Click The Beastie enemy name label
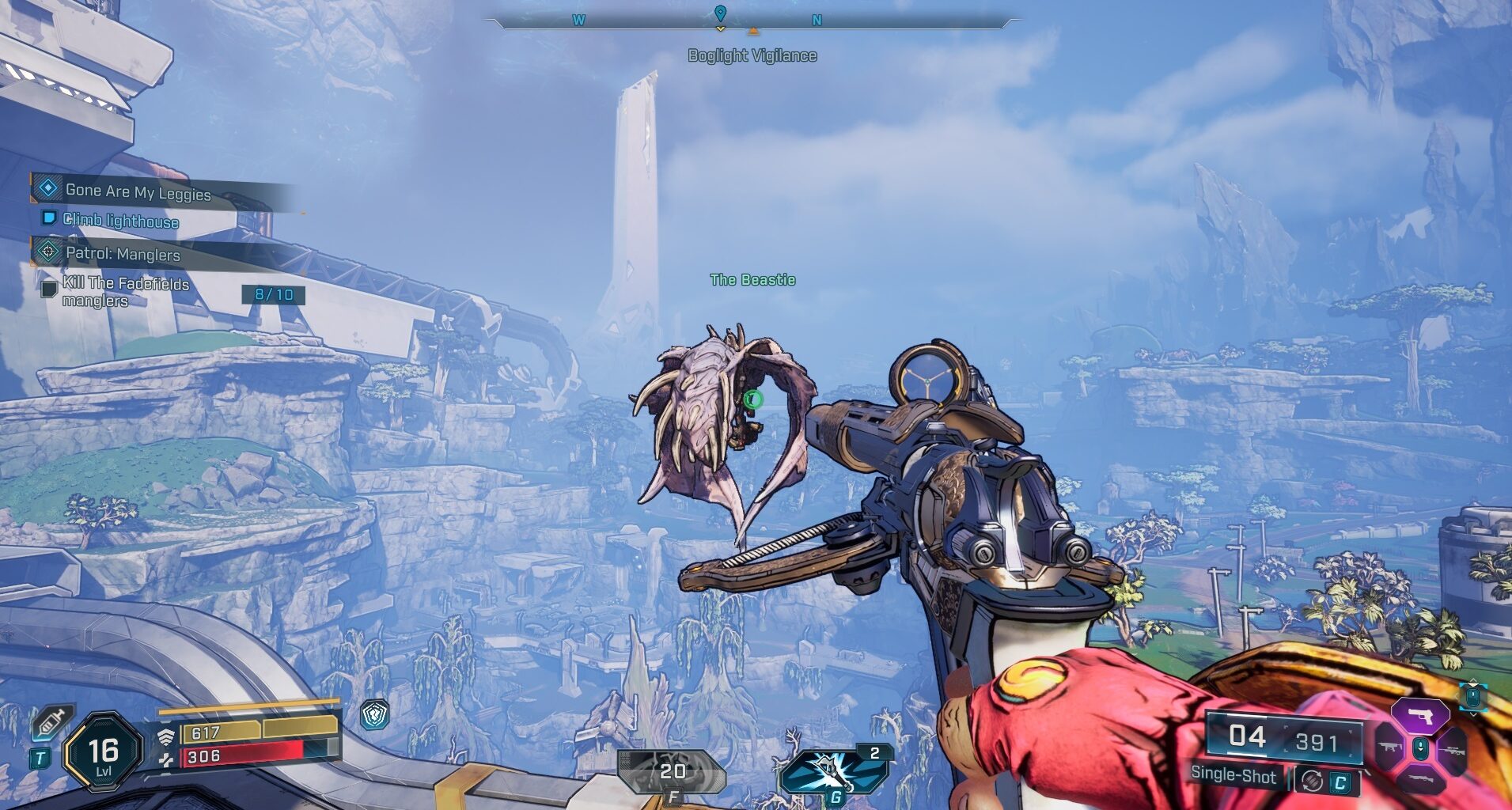 (x=752, y=279)
